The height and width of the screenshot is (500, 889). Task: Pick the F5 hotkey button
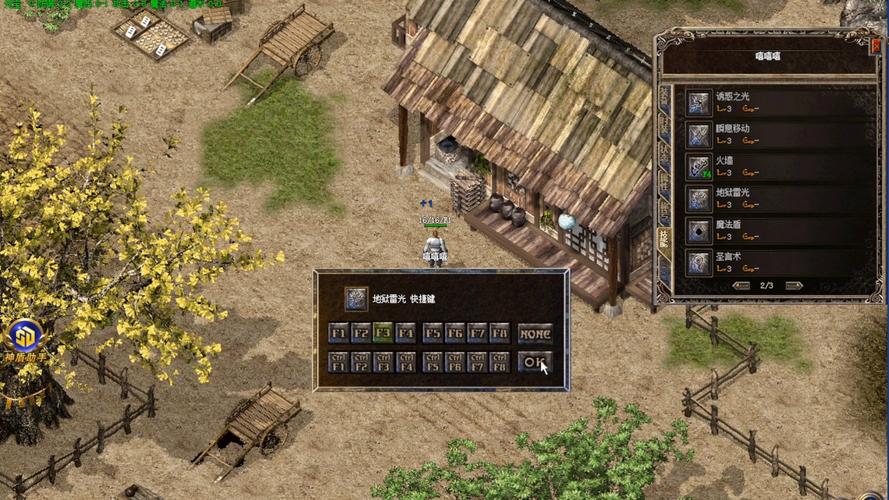[432, 333]
